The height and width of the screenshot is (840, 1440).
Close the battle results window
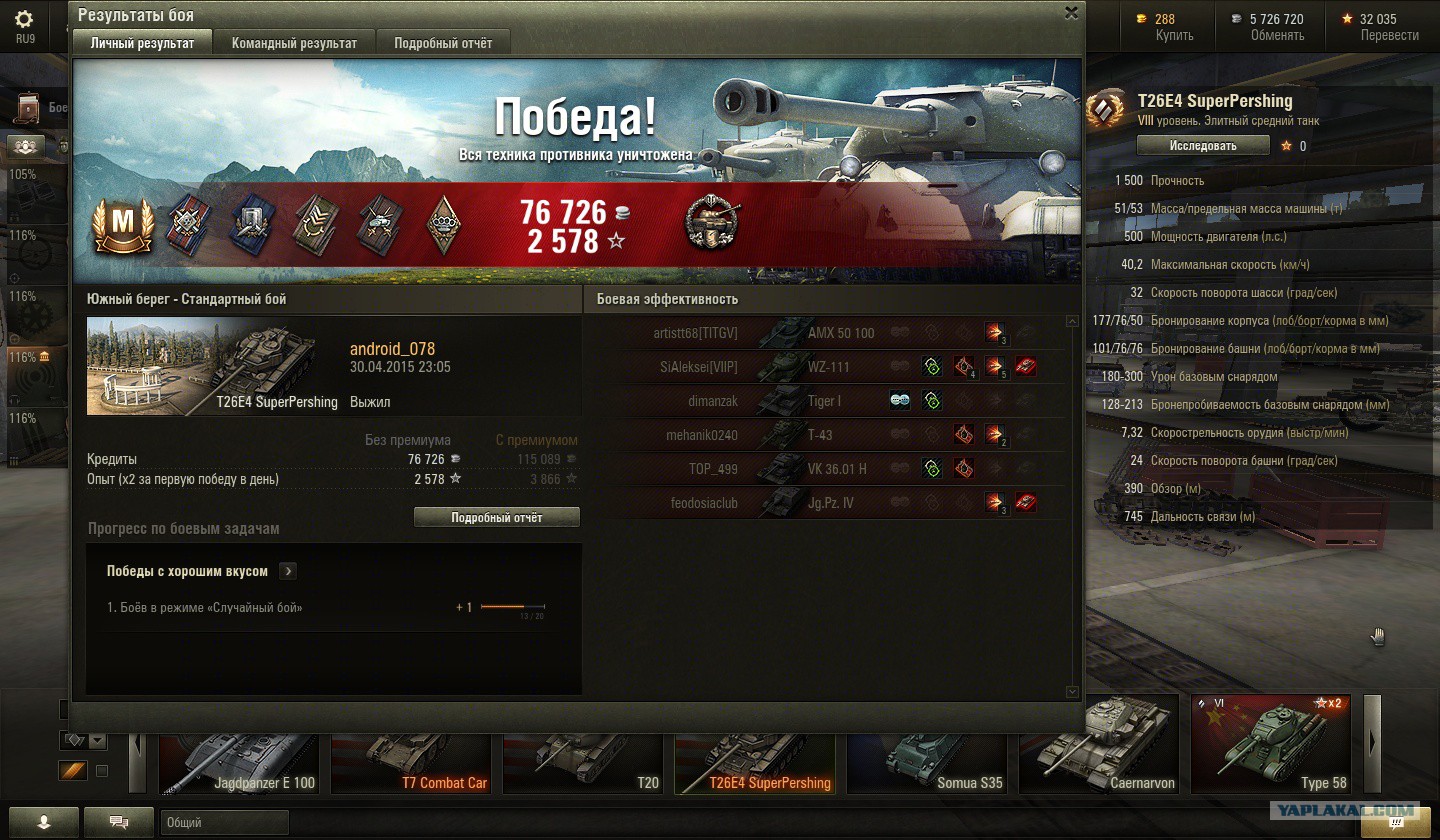1071,13
